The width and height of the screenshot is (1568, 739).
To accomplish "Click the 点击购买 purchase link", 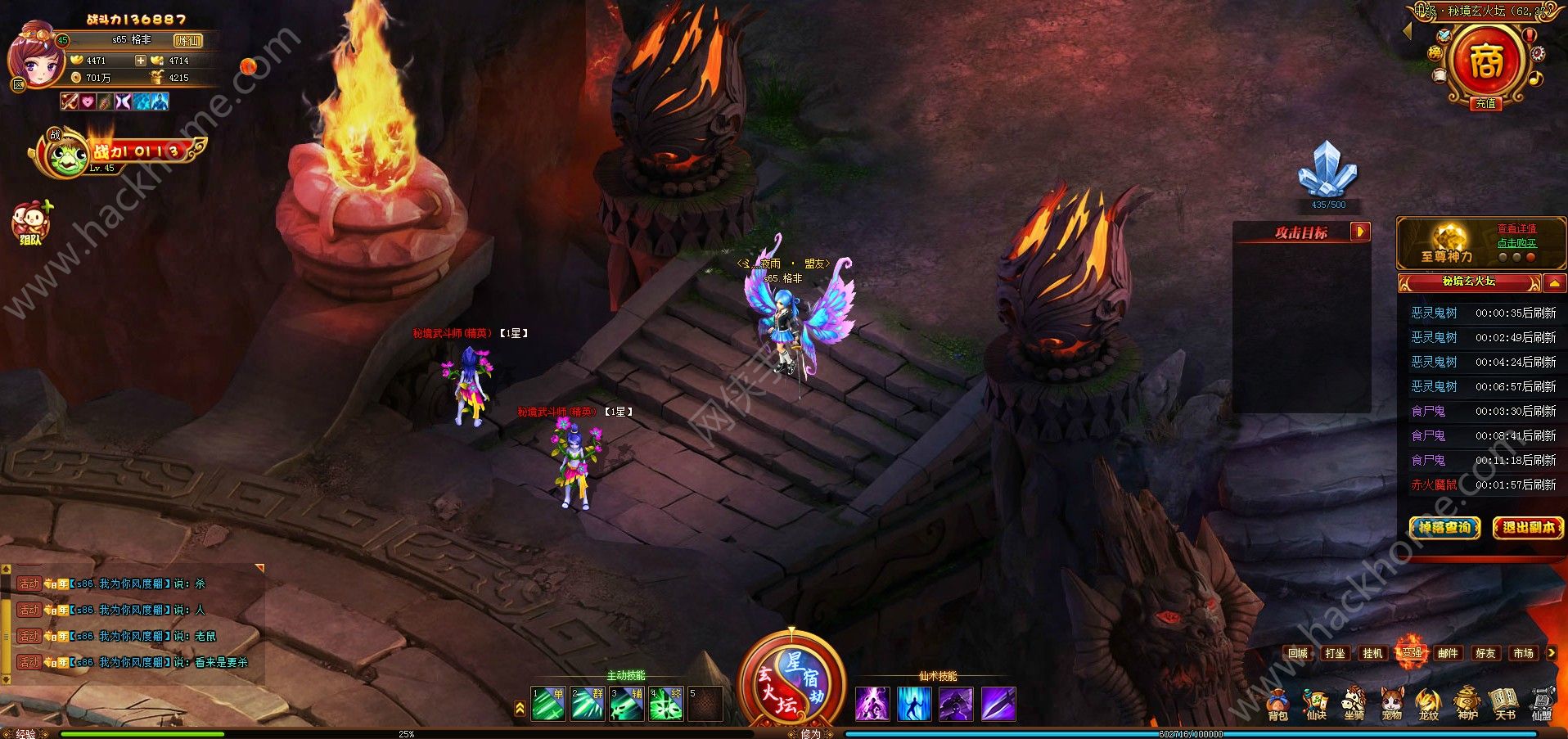I will (1516, 243).
